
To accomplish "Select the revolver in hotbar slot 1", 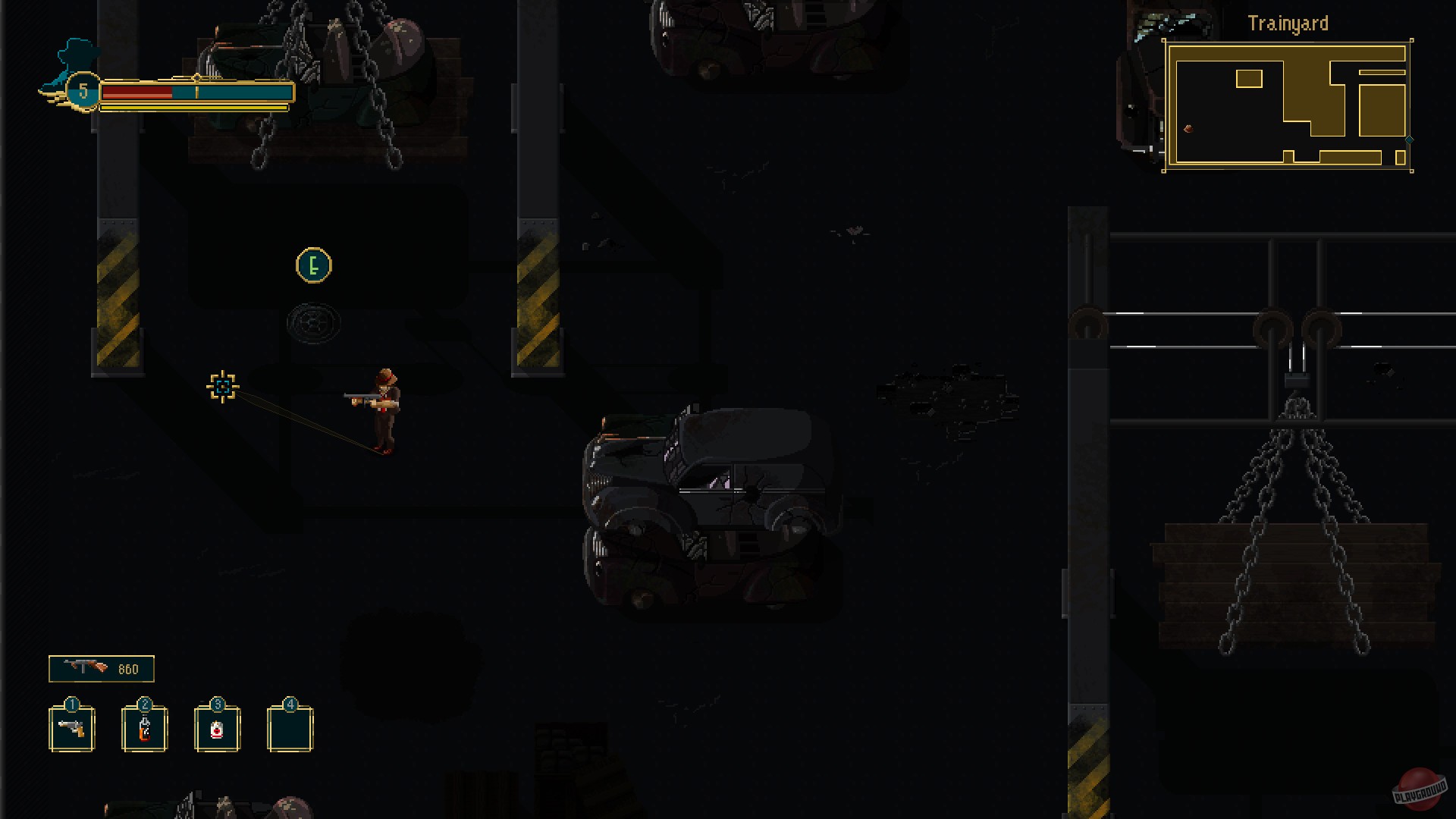I will coord(72,729).
